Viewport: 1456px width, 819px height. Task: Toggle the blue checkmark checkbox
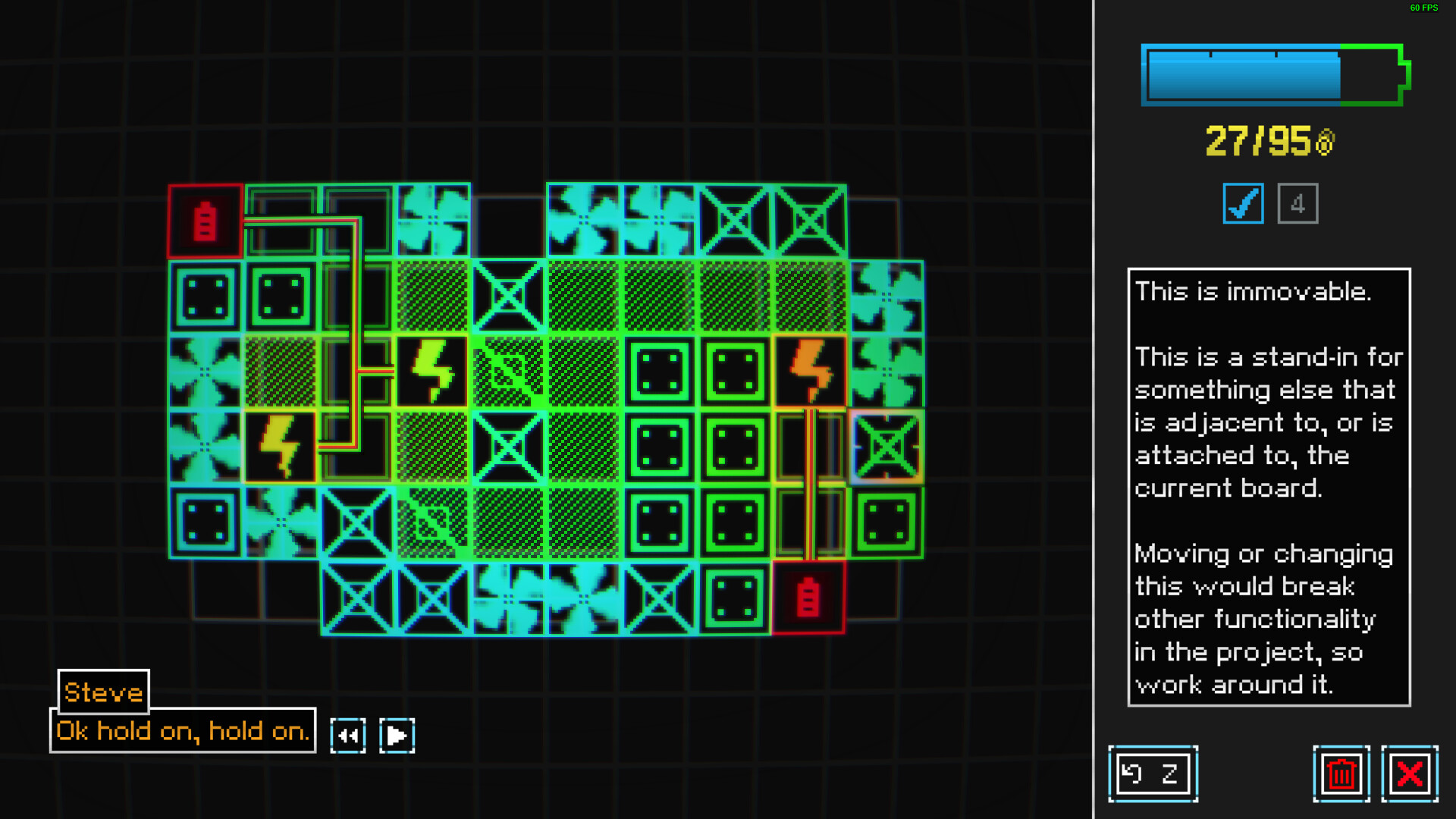pyautogui.click(x=1243, y=202)
